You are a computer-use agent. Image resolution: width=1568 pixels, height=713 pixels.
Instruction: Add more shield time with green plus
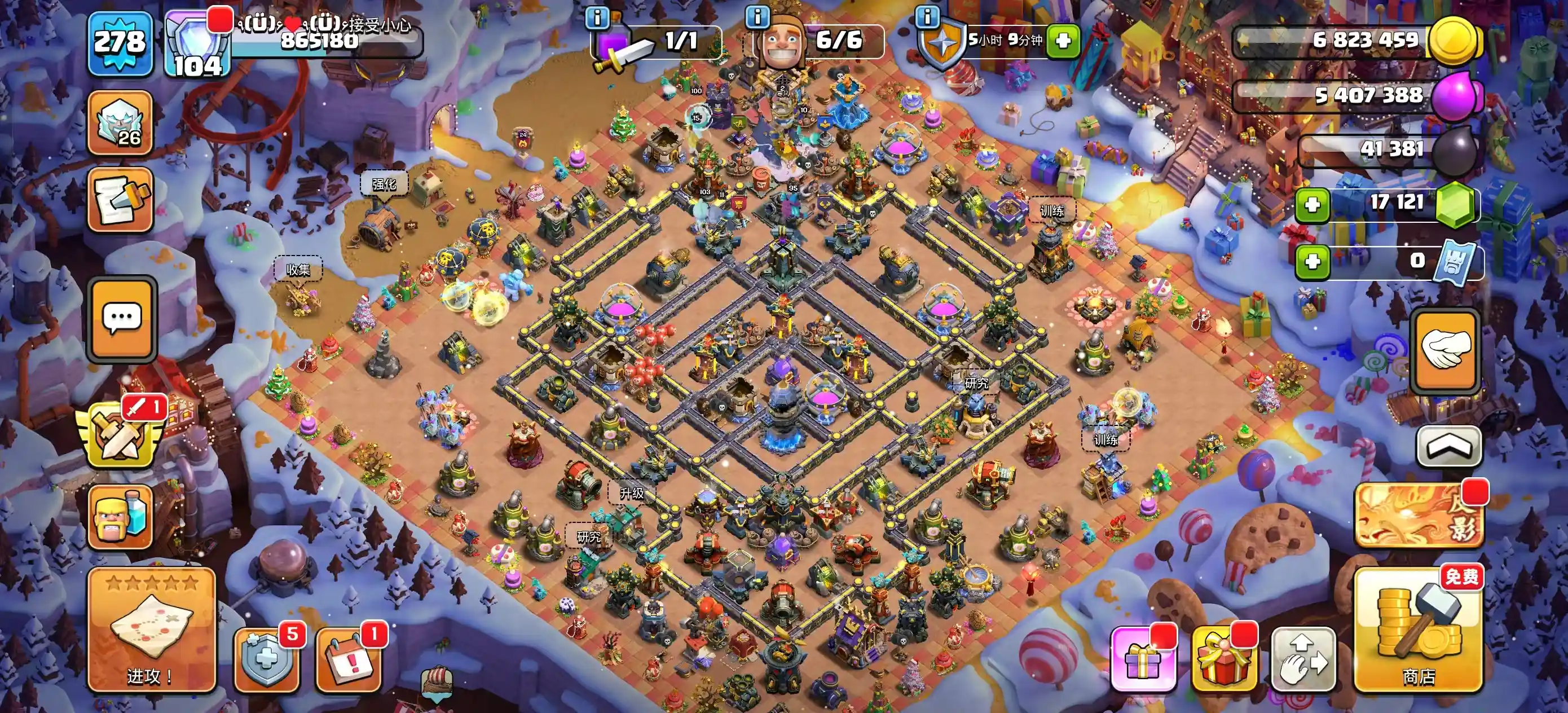pos(1063,41)
